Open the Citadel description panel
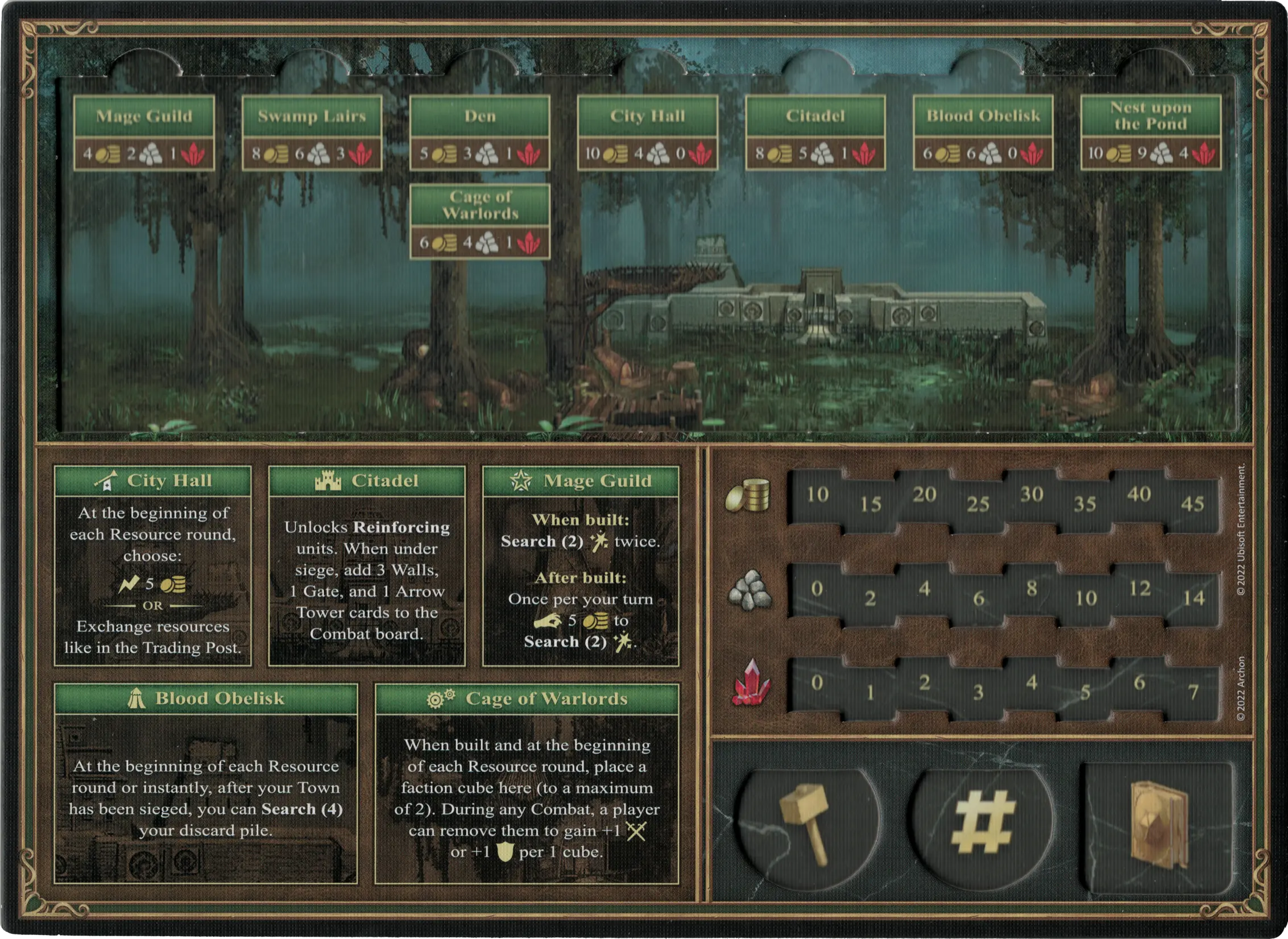This screenshot has width=1288, height=939. click(x=367, y=565)
